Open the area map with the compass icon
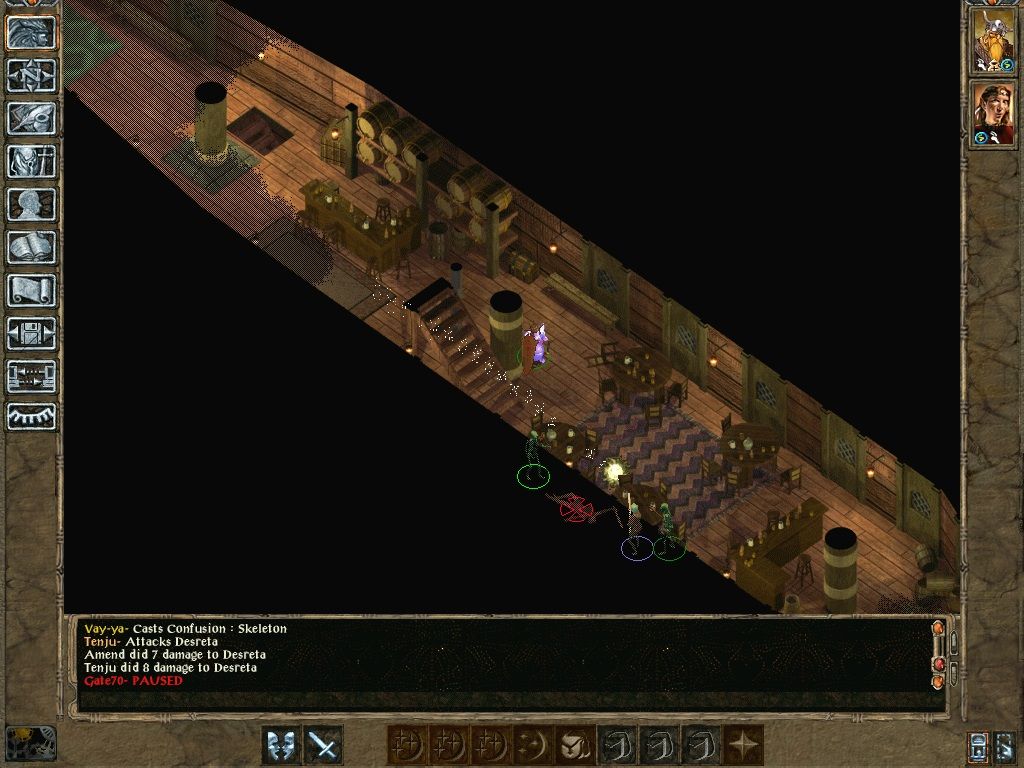This screenshot has height=768, width=1024. [31, 75]
